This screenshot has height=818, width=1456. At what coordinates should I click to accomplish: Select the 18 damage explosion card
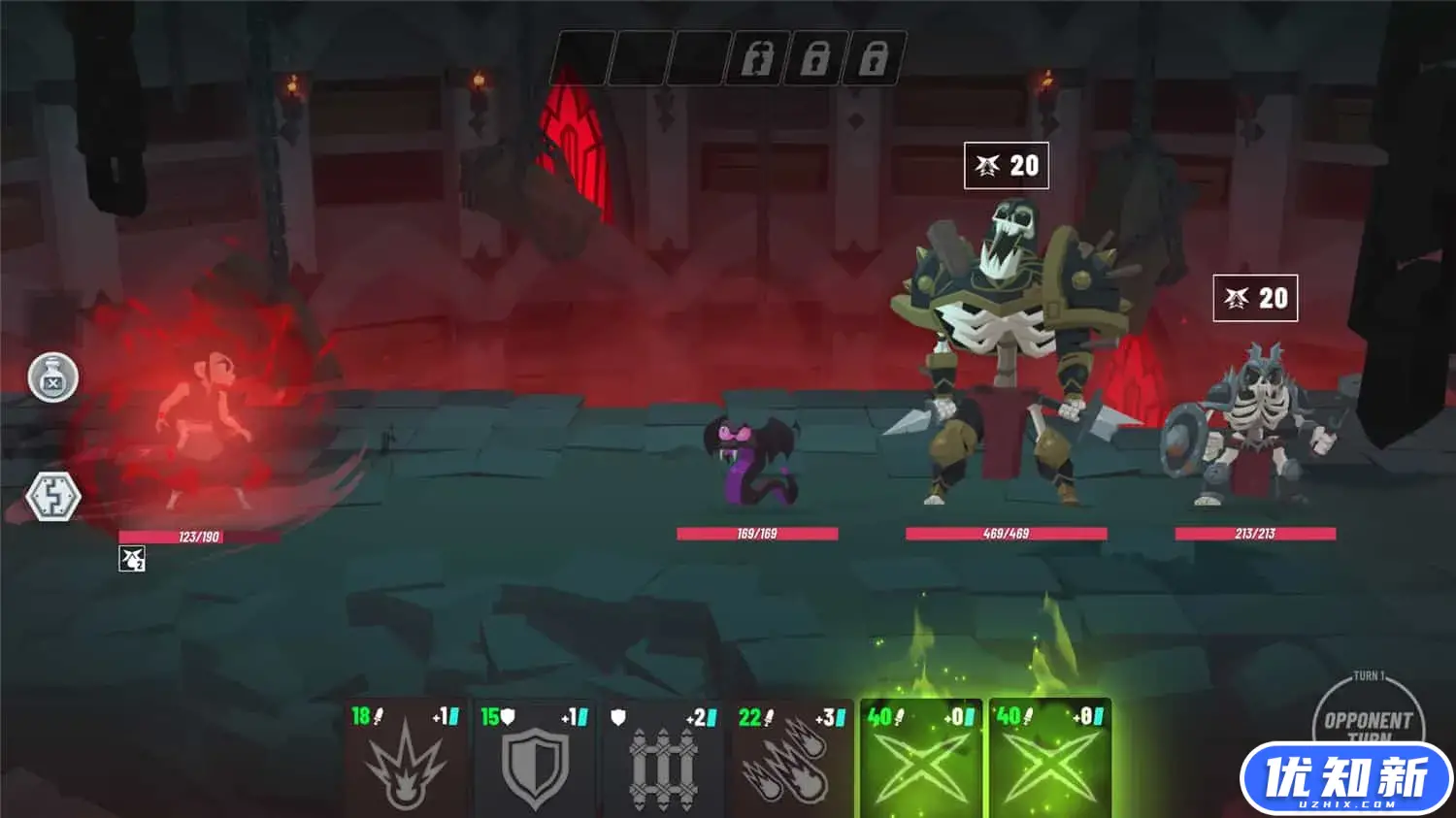405,759
